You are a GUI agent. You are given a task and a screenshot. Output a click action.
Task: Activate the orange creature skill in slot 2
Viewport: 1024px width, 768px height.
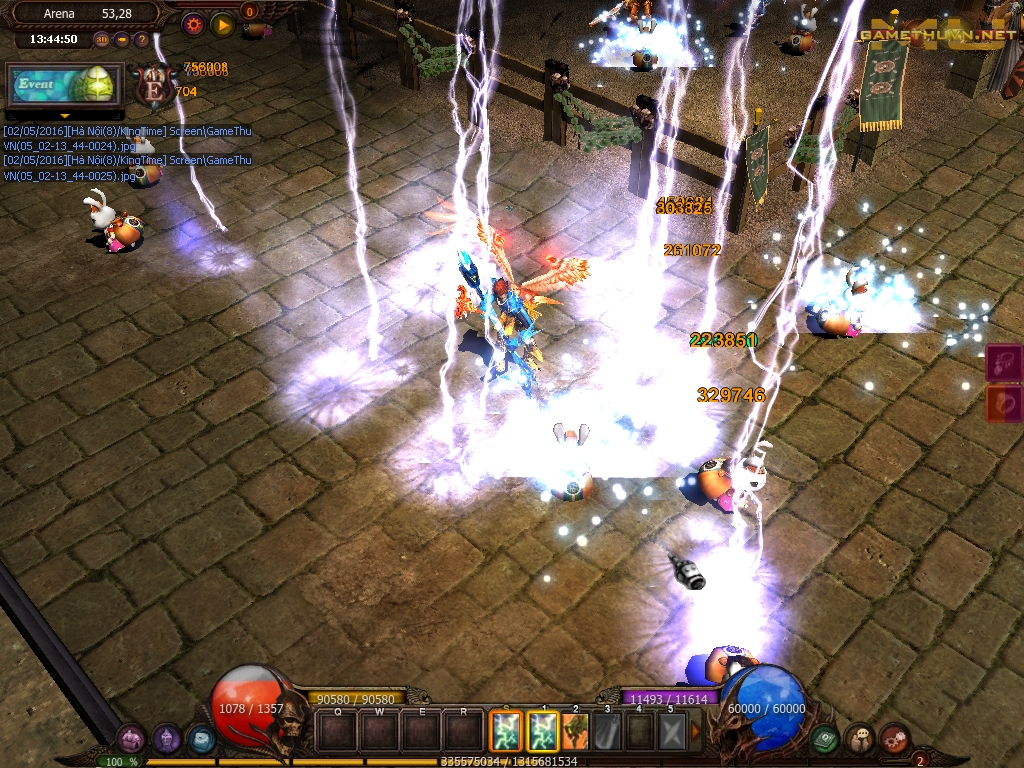coord(575,731)
